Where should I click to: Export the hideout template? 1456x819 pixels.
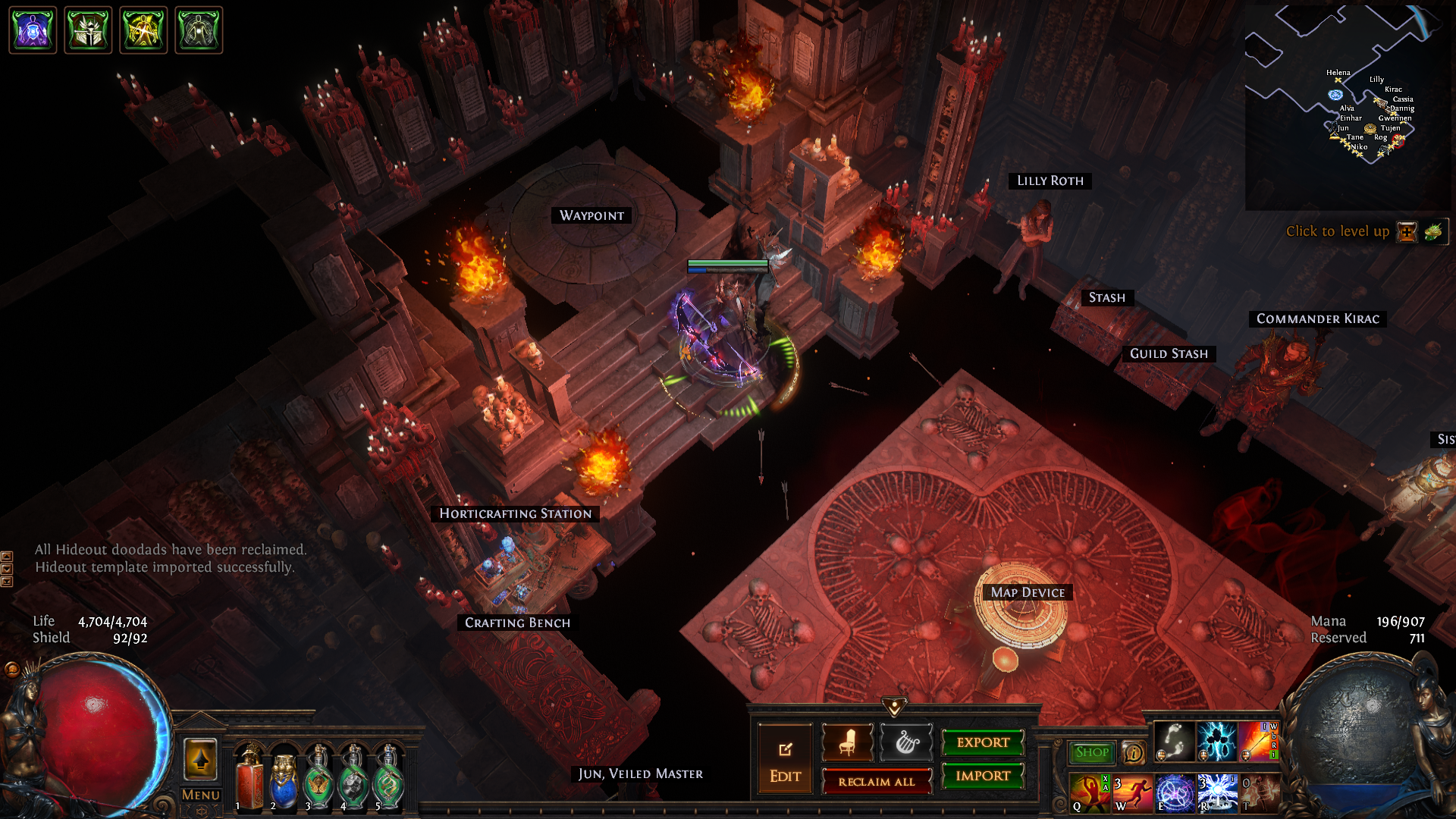(983, 742)
